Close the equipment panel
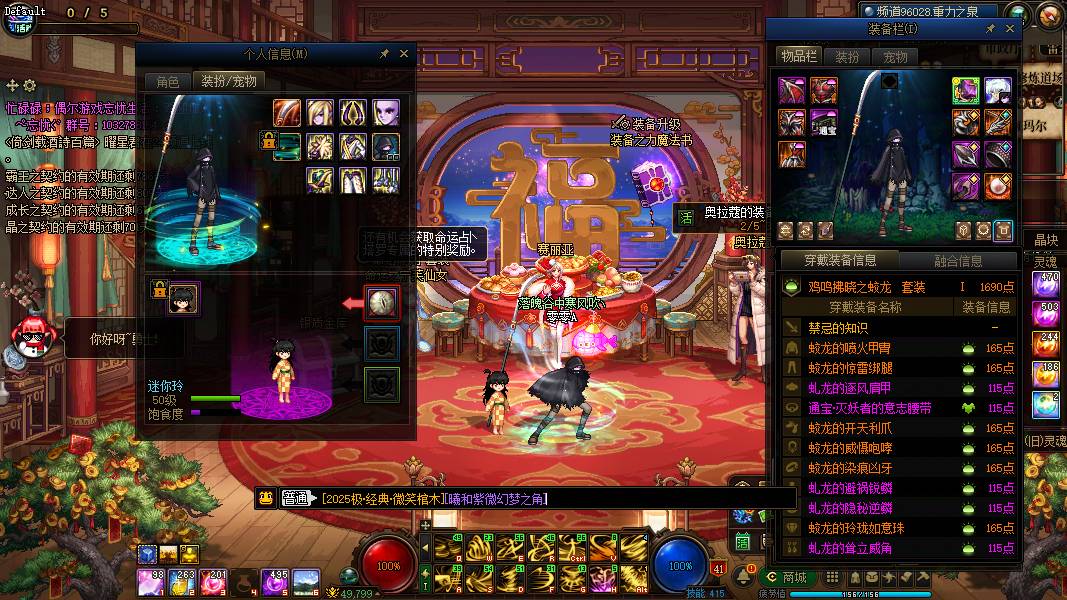The height and width of the screenshot is (600, 1067). 1010,30
